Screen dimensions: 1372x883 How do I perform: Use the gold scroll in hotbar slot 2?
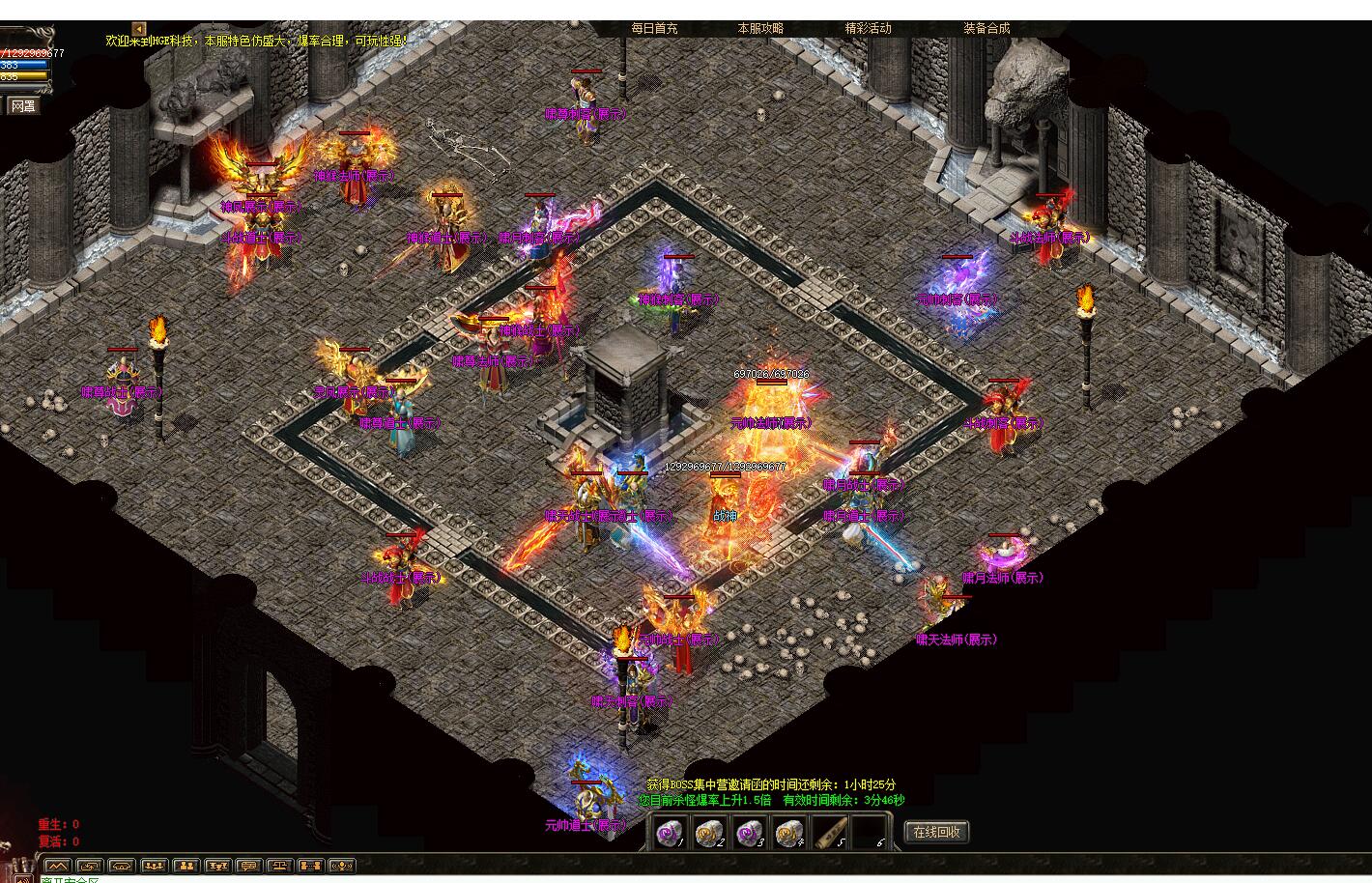tap(709, 832)
